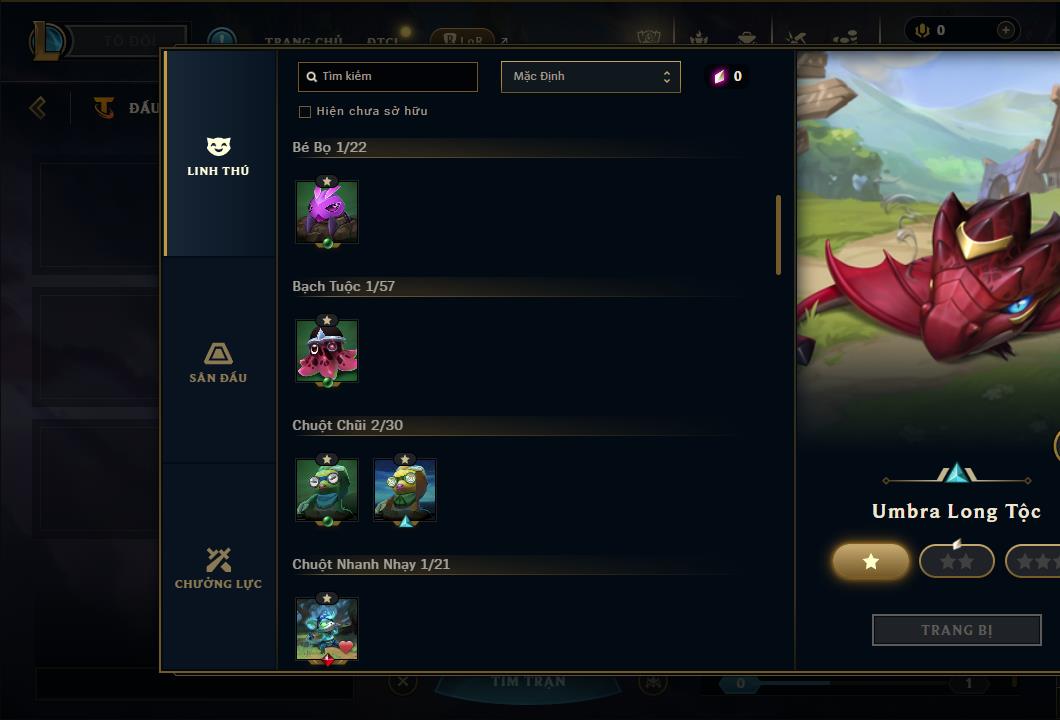Image resolution: width=1060 pixels, height=720 pixels.
Task: Select the purple Bé Bọ little legend
Action: tap(327, 211)
